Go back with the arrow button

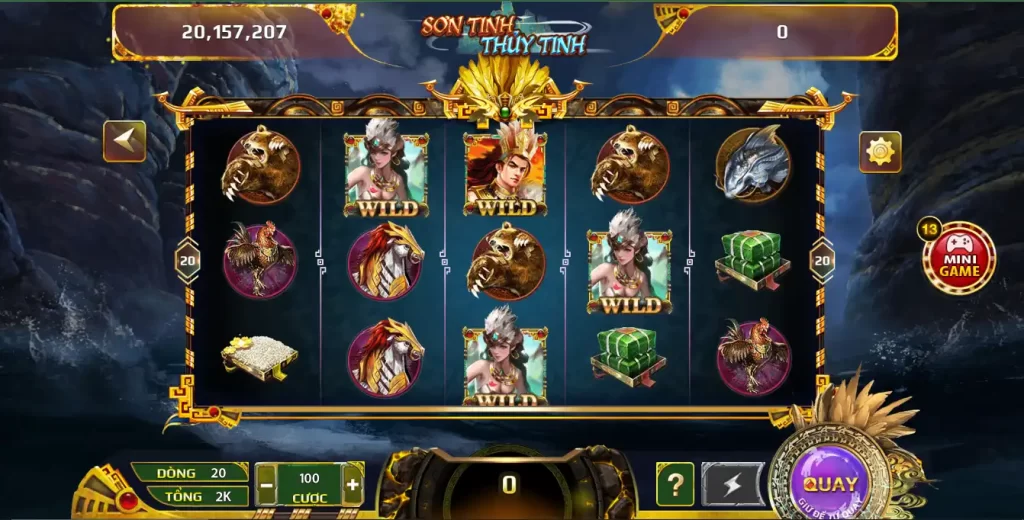(125, 142)
